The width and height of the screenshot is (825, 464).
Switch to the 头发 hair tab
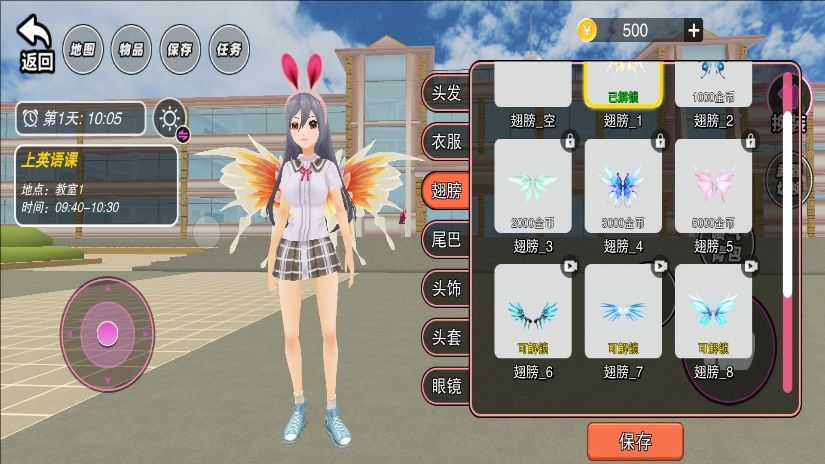coord(446,94)
